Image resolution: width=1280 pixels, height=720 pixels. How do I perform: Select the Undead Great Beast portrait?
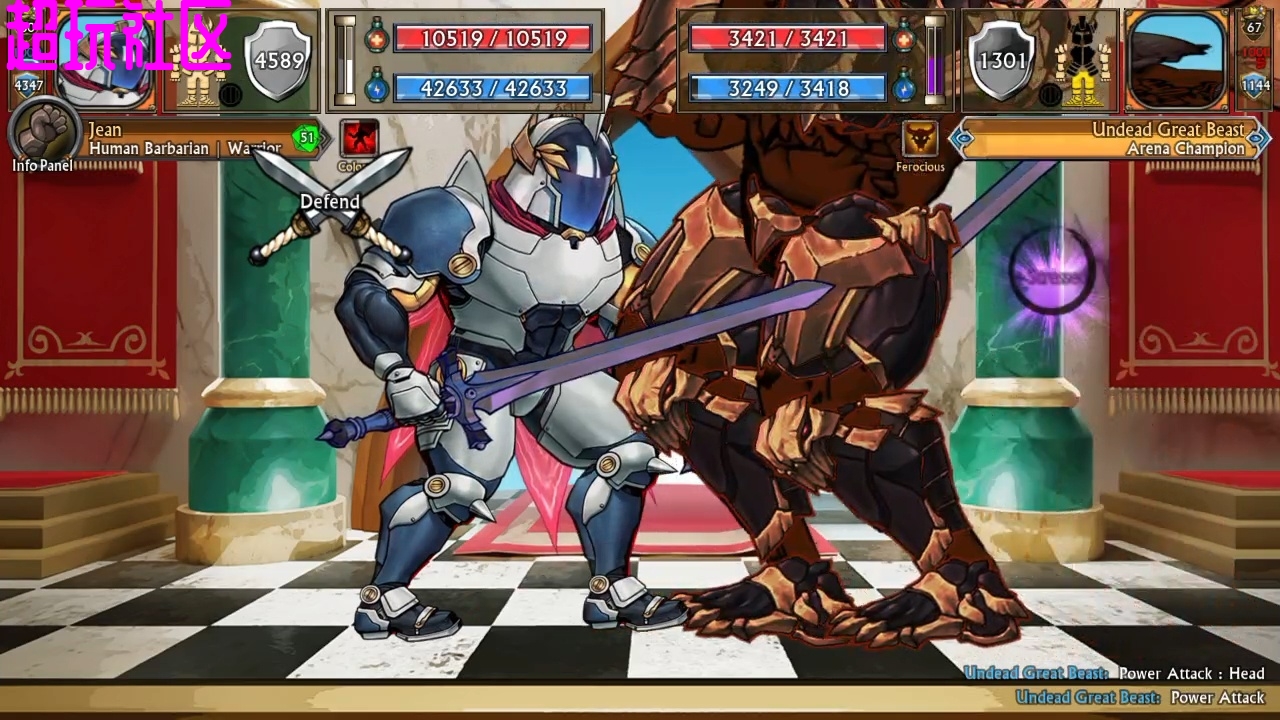click(x=1175, y=60)
